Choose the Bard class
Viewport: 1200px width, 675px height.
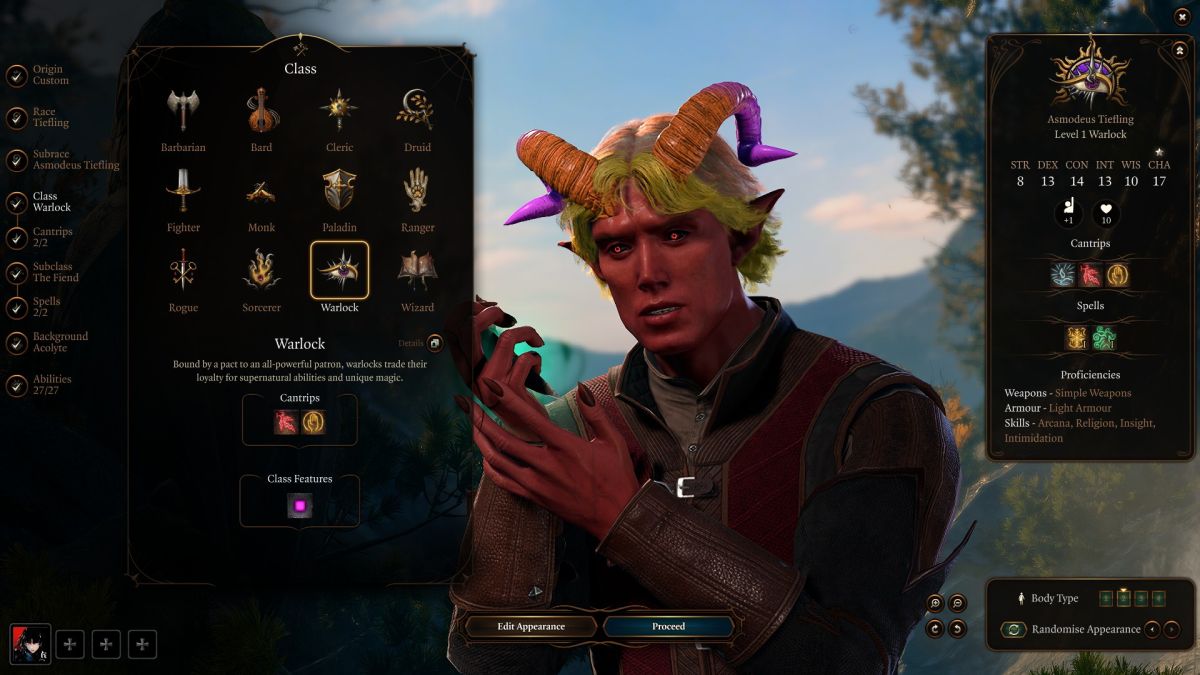pyautogui.click(x=261, y=111)
